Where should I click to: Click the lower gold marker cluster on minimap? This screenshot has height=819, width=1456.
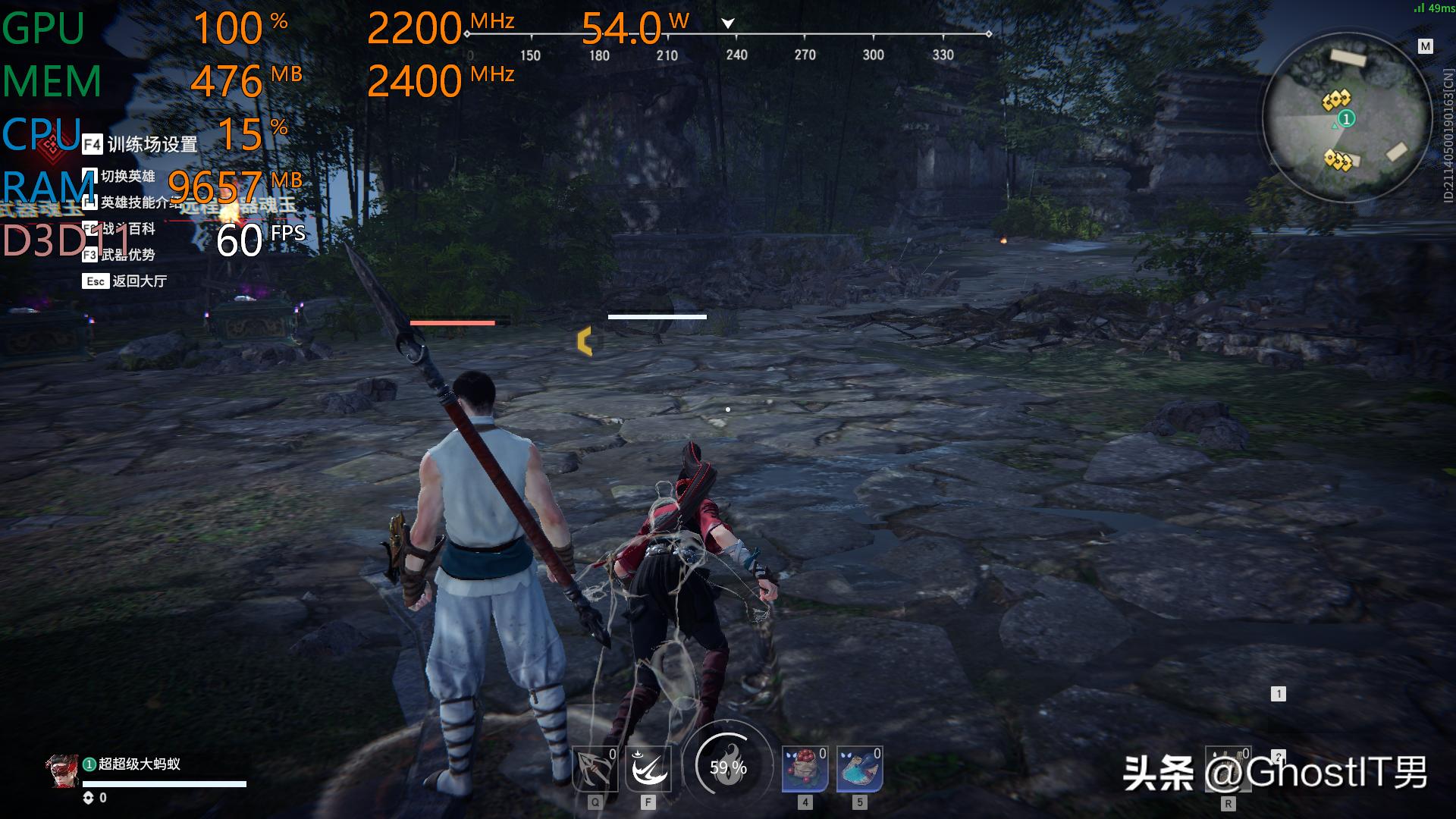tap(1337, 160)
